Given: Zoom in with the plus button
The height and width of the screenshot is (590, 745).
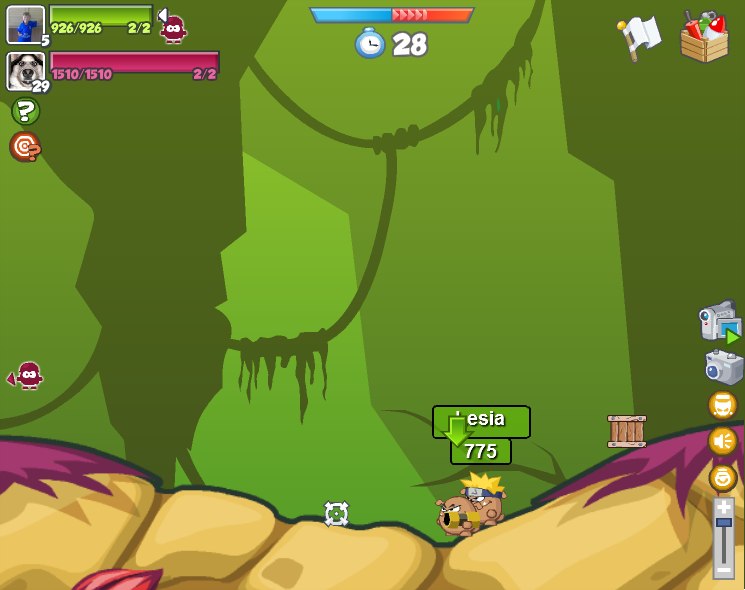Looking at the screenshot, I should [x=723, y=507].
